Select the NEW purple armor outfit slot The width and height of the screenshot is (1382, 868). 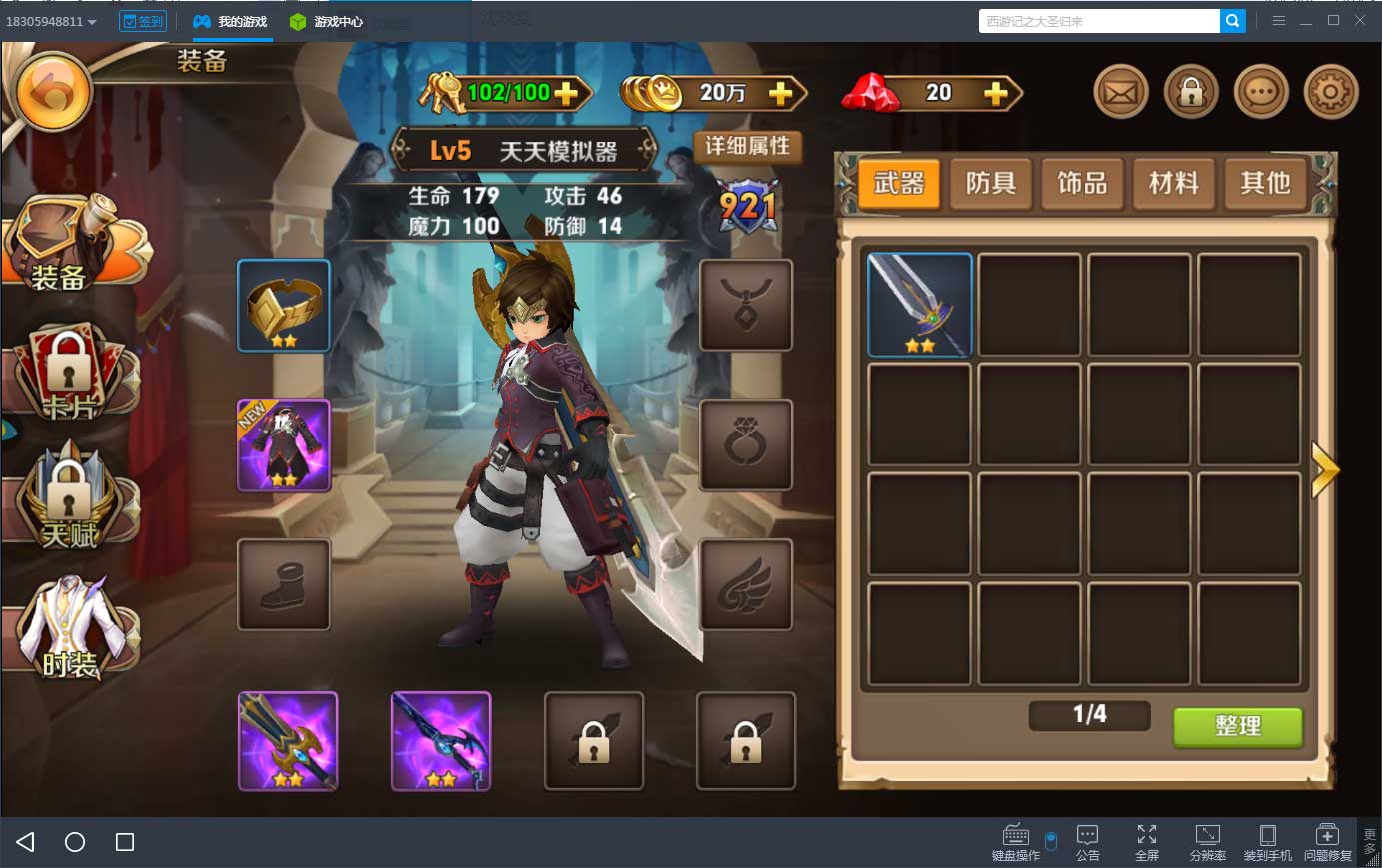[284, 445]
